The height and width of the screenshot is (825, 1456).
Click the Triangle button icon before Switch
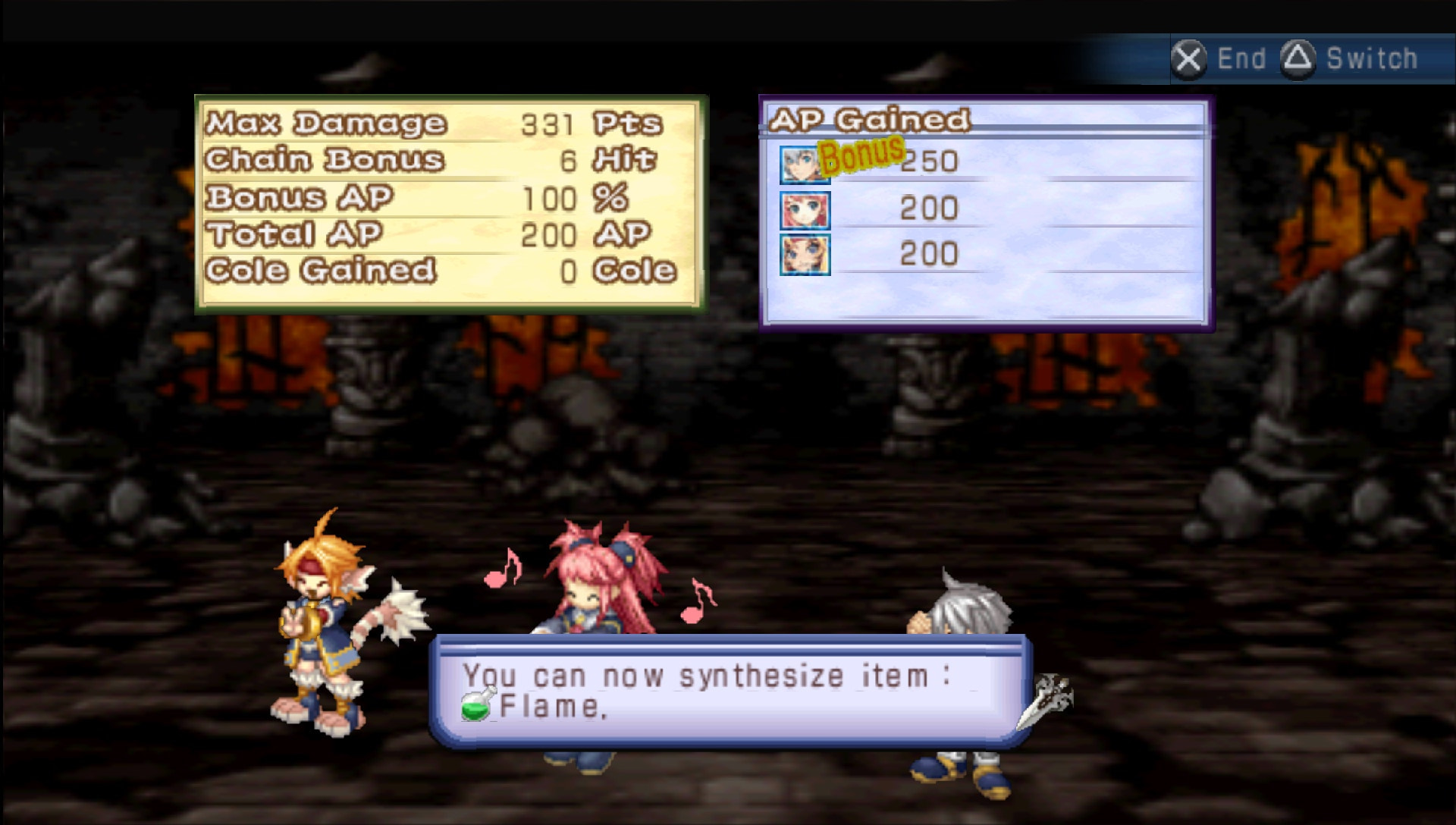tap(1299, 58)
